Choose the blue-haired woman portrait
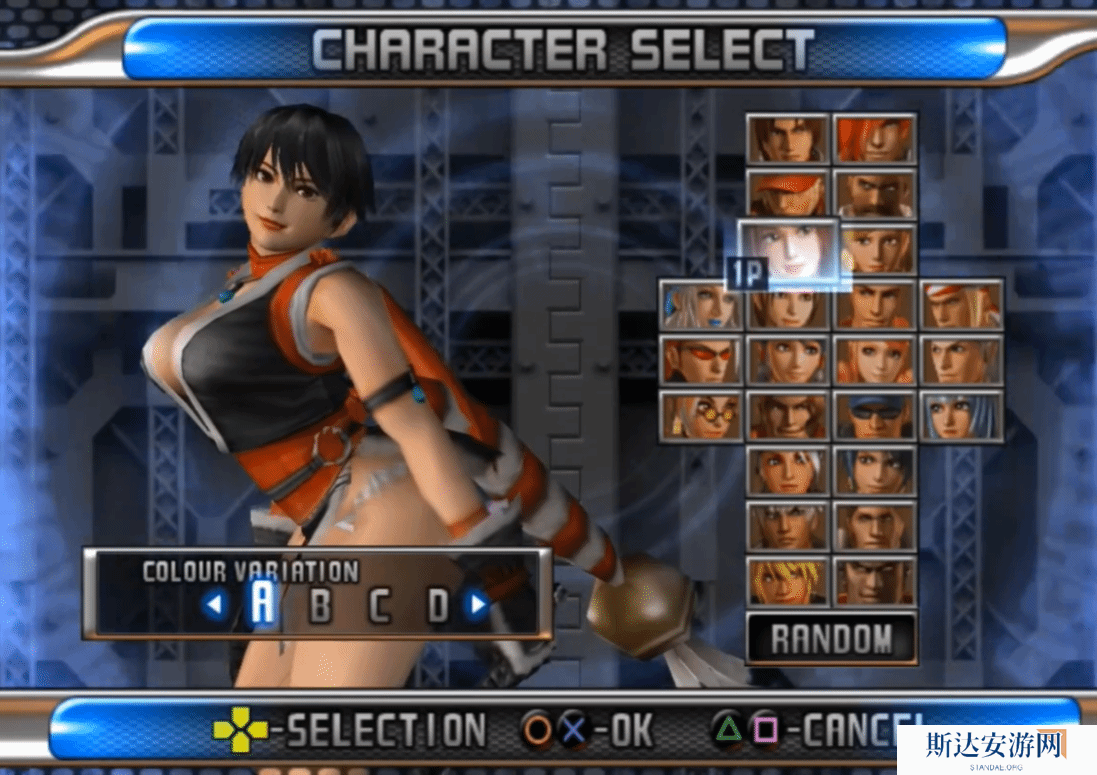1097x775 pixels. (961, 416)
